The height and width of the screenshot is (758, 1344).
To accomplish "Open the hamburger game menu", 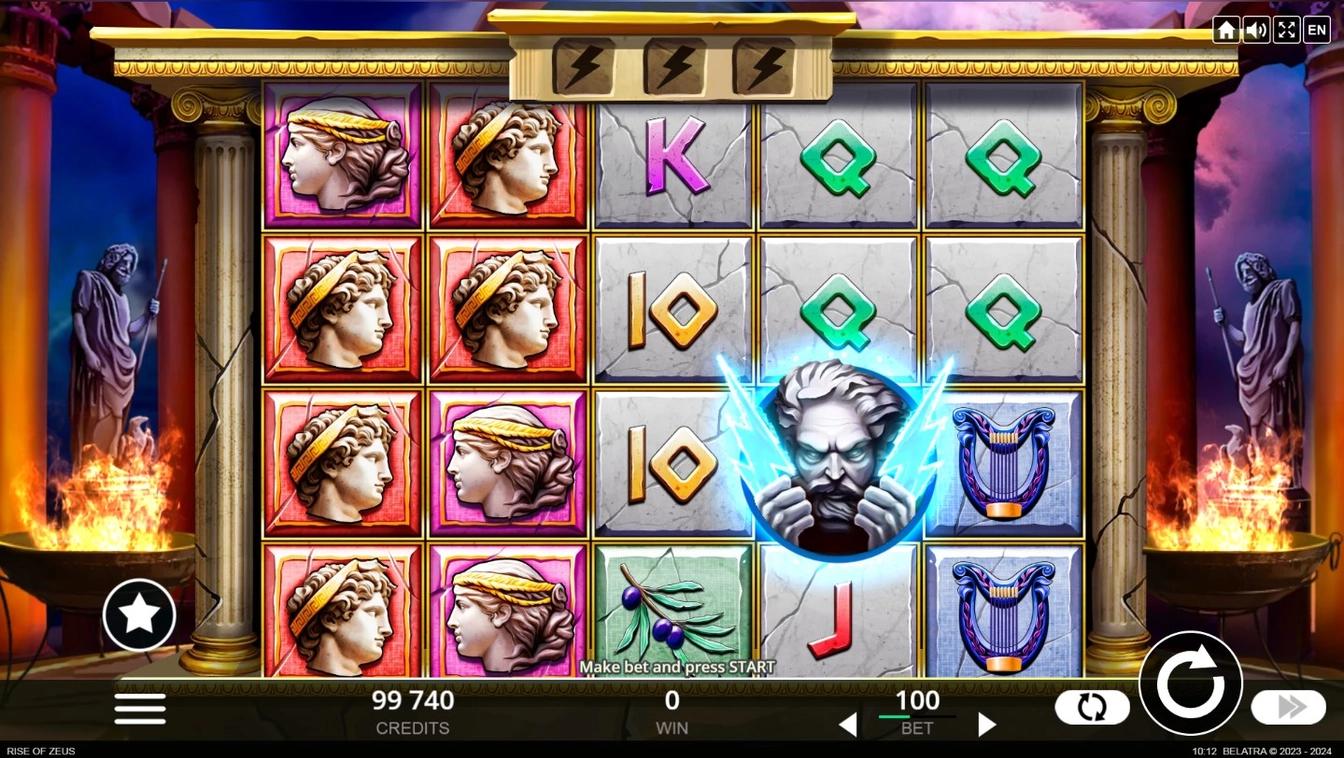I will [139, 708].
